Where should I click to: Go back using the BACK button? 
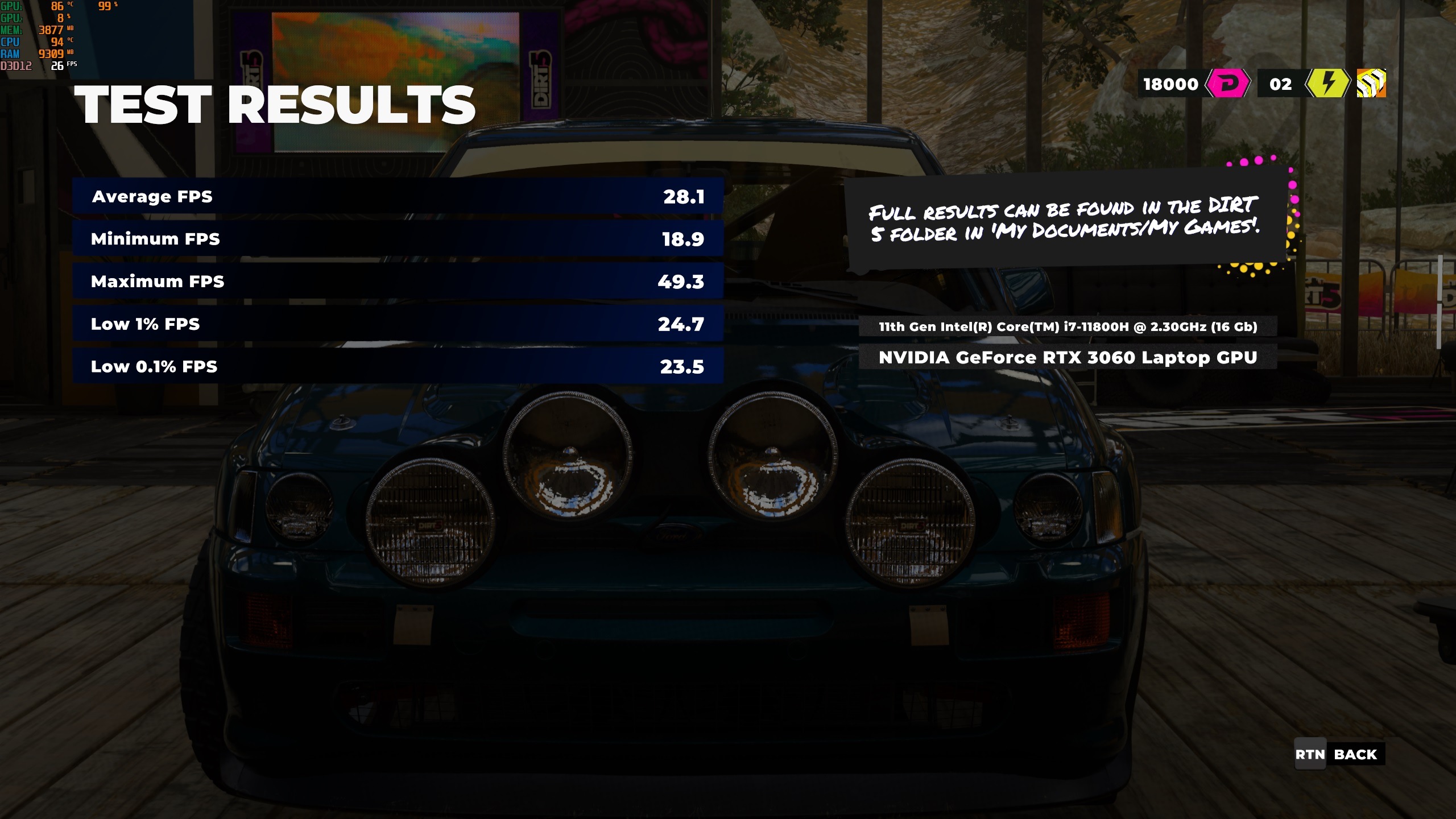pyautogui.click(x=1339, y=754)
